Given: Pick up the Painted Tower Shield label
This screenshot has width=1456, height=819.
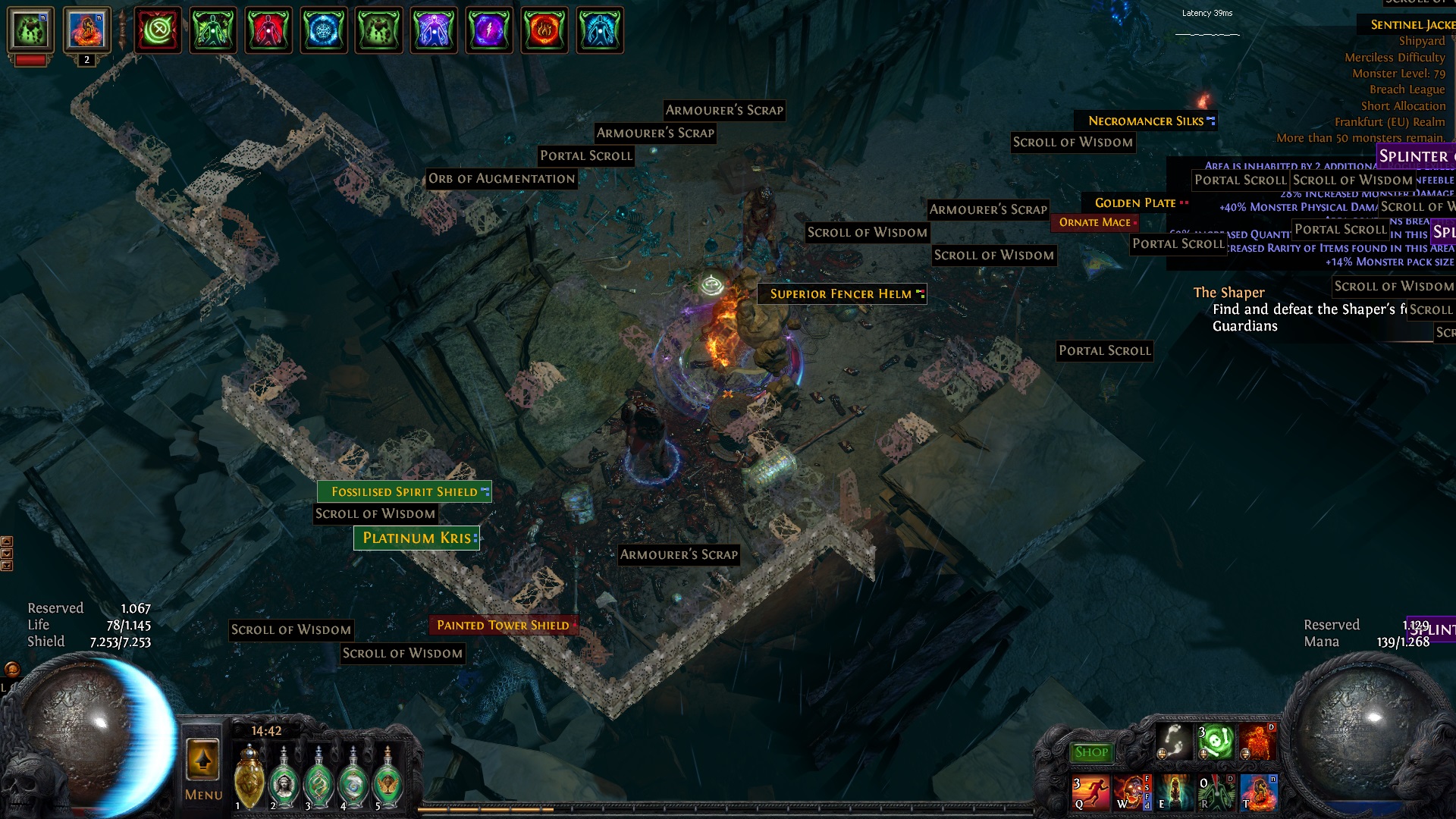Looking at the screenshot, I should coord(503,625).
